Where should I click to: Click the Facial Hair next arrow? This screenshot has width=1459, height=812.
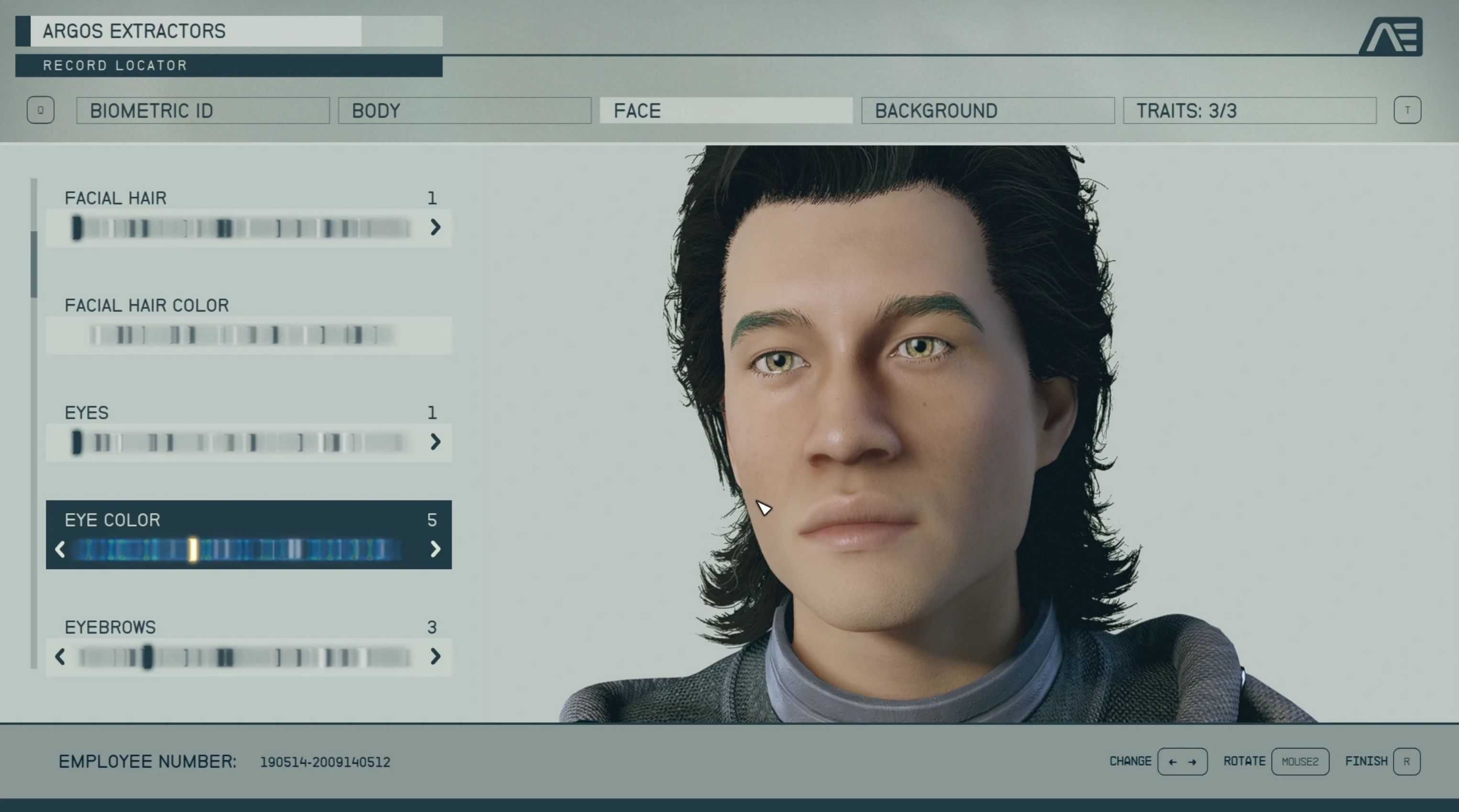[435, 228]
